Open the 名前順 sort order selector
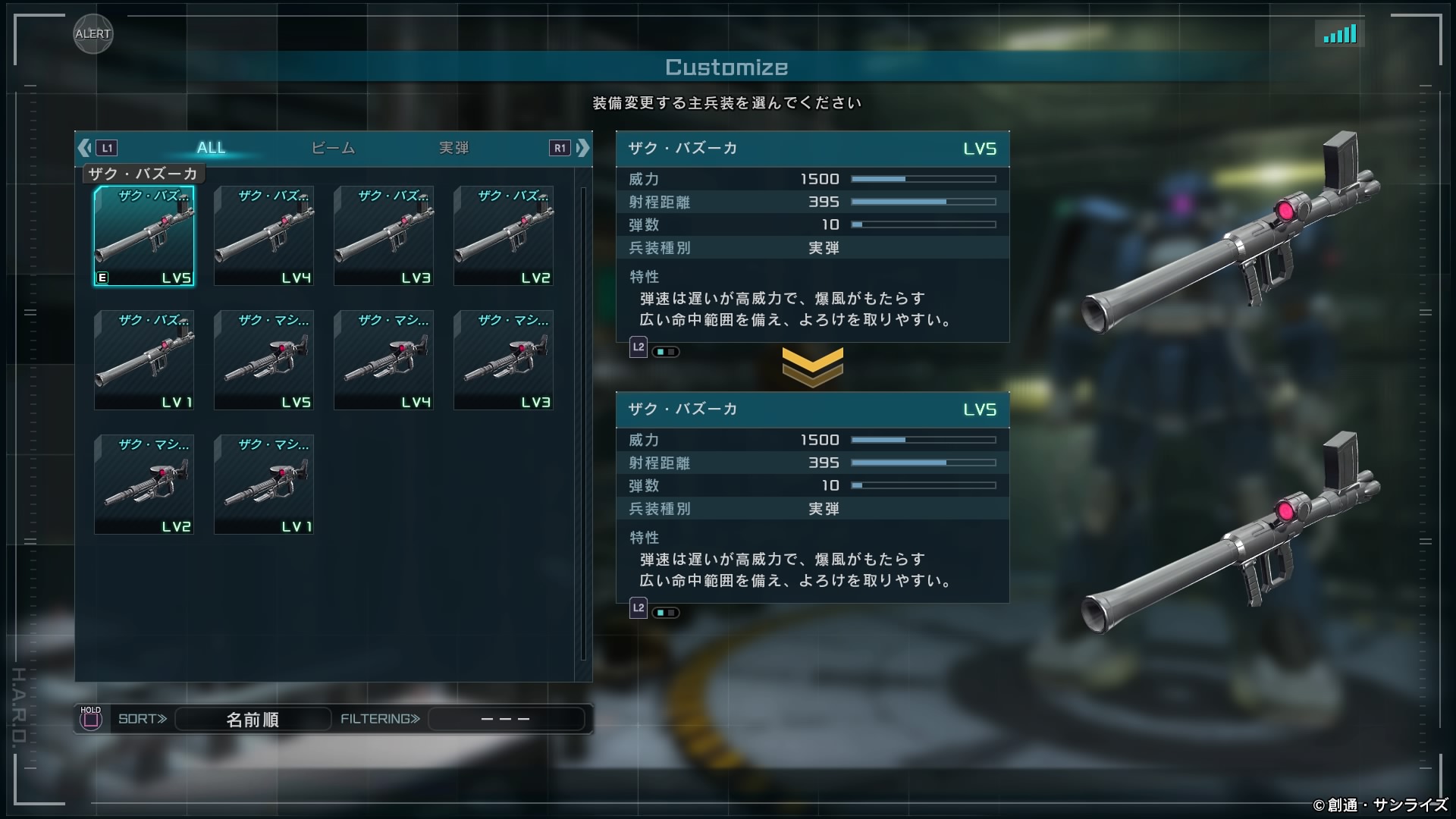Viewport: 1456px width, 819px height. tap(253, 719)
